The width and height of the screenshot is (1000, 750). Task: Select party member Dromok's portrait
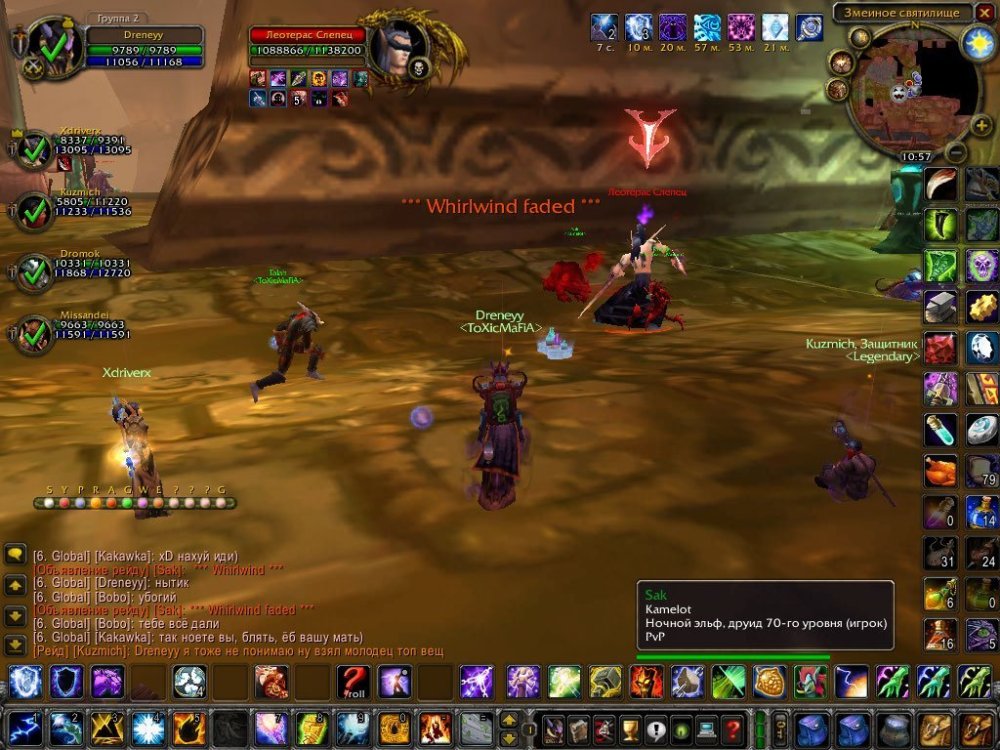coord(35,271)
